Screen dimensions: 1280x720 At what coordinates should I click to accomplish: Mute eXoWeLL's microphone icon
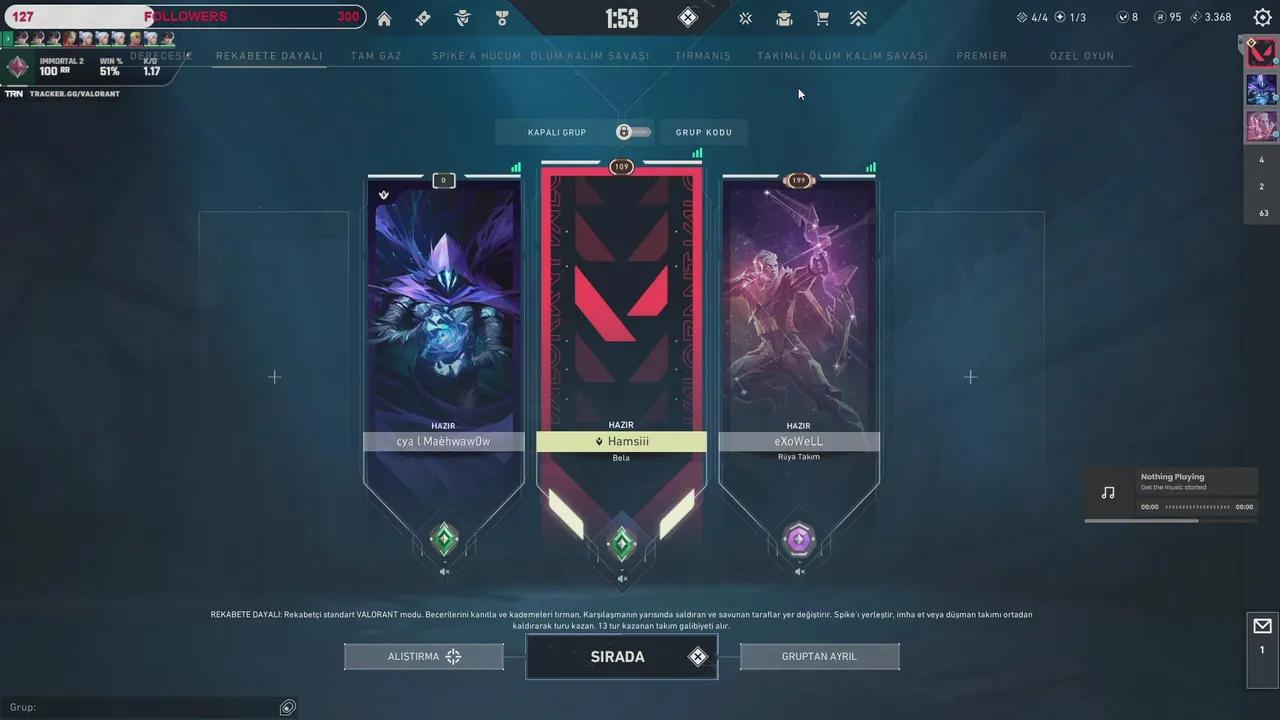click(799, 571)
